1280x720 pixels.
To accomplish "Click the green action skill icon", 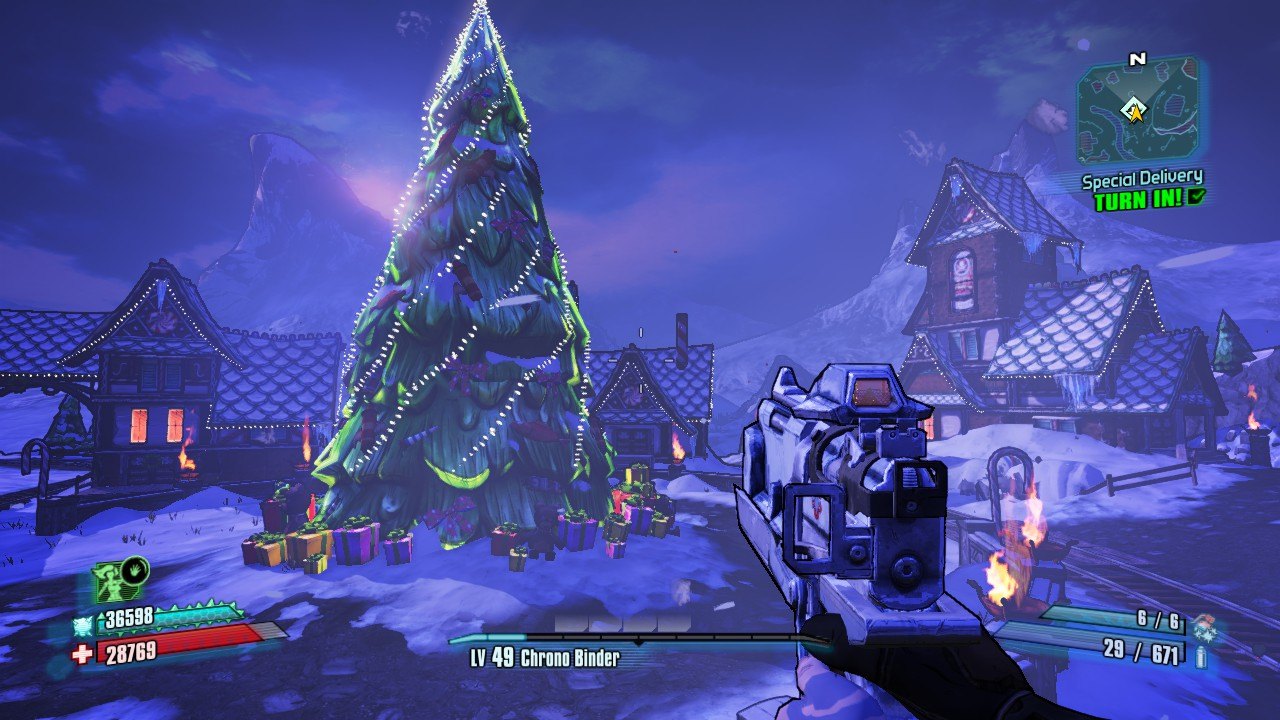I will point(110,582).
